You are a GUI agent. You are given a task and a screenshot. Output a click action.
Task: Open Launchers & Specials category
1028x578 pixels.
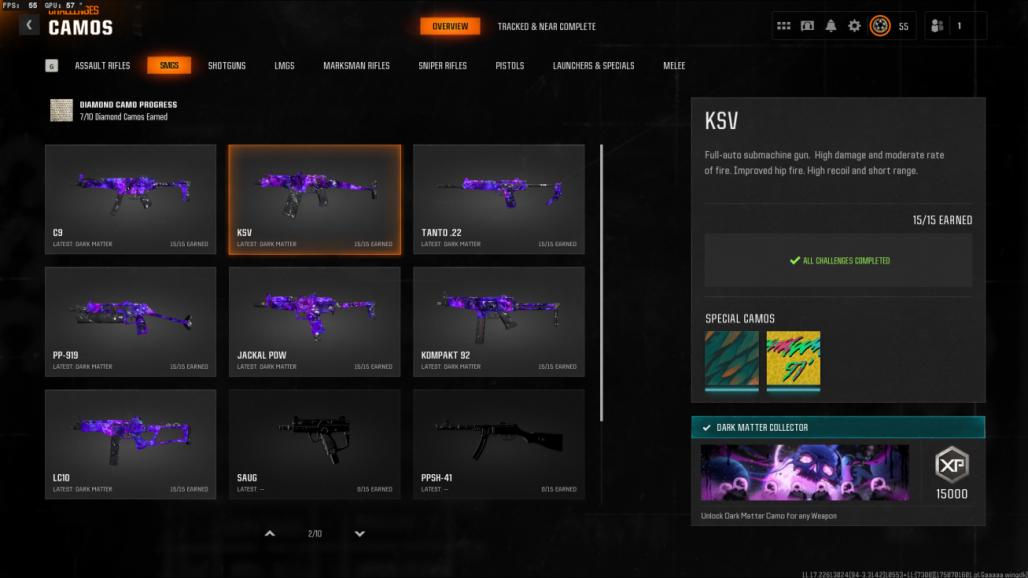(593, 66)
